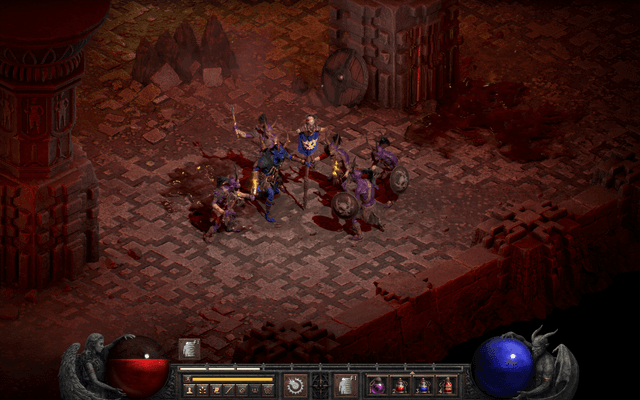The image size is (640, 400).
Task: Open the right-click scroll skill selector
Action: [345, 385]
